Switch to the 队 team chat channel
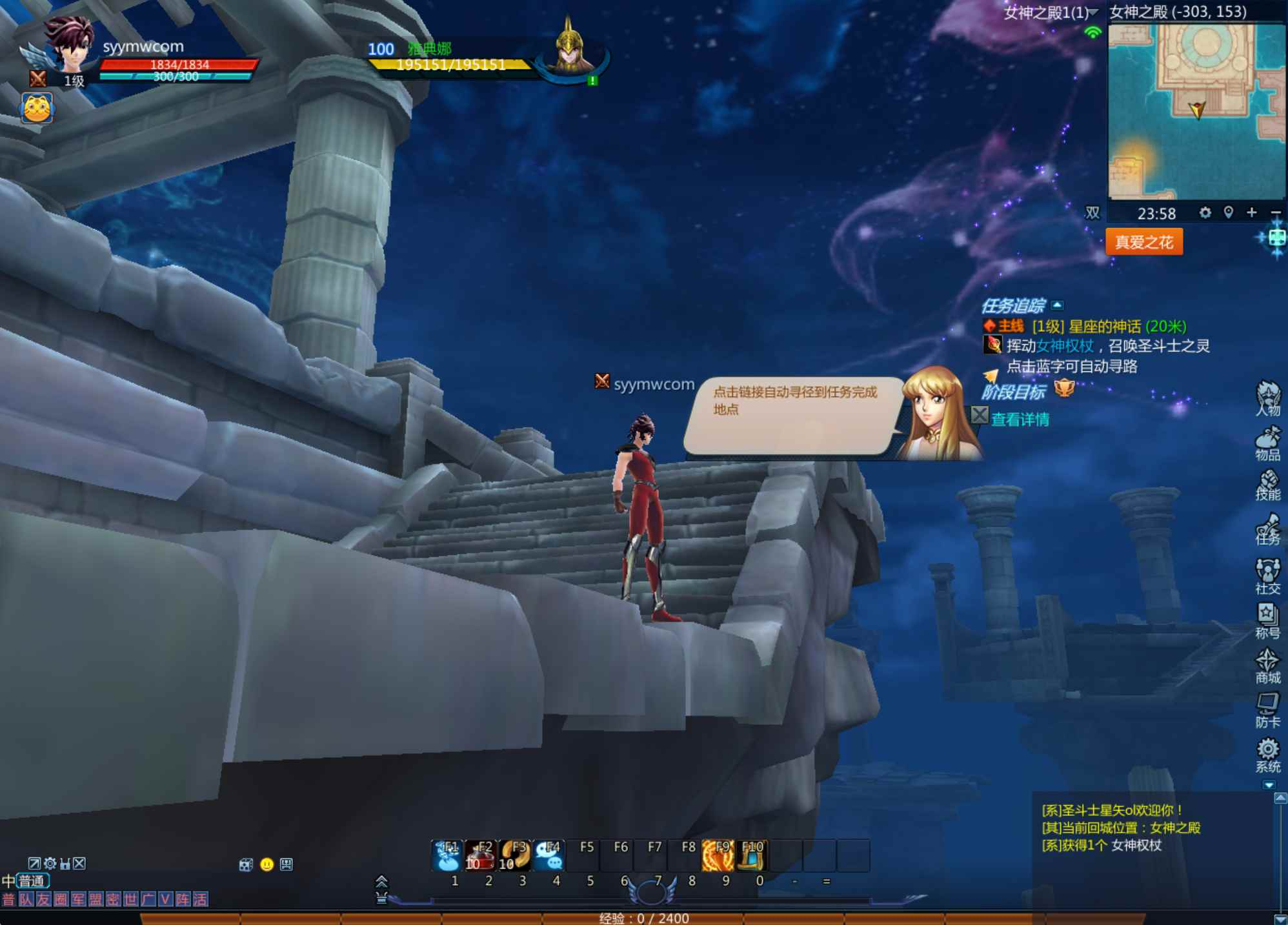Screen dimensions: 1288x925 tap(26, 900)
